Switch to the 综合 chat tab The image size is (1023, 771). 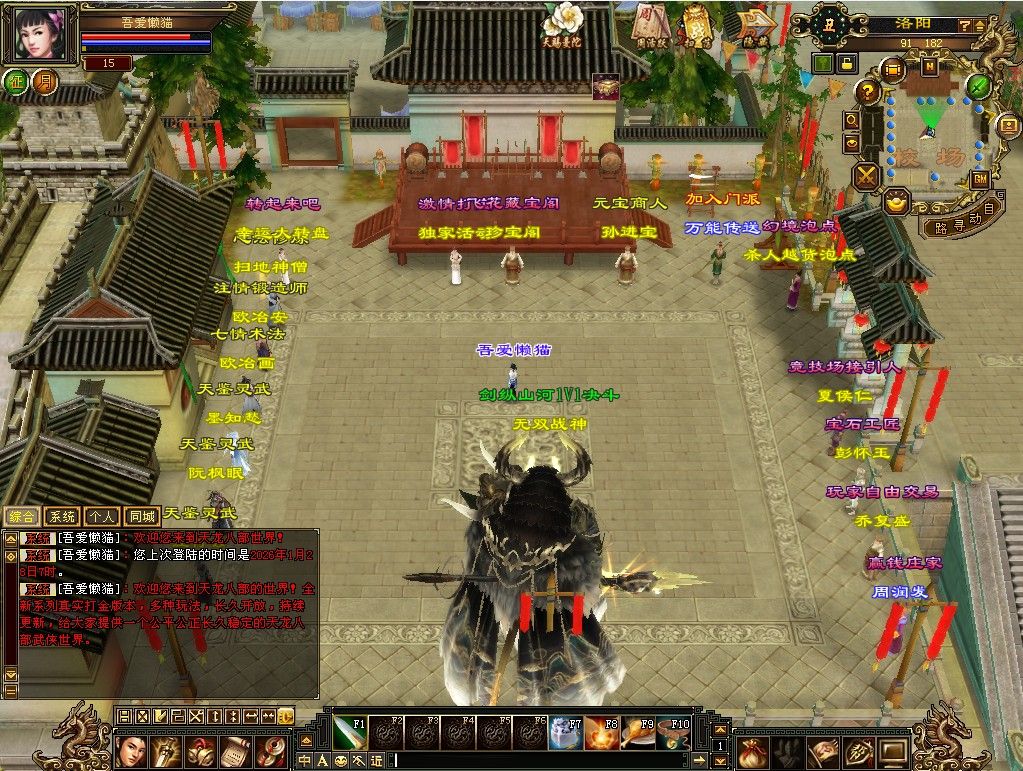(x=22, y=516)
